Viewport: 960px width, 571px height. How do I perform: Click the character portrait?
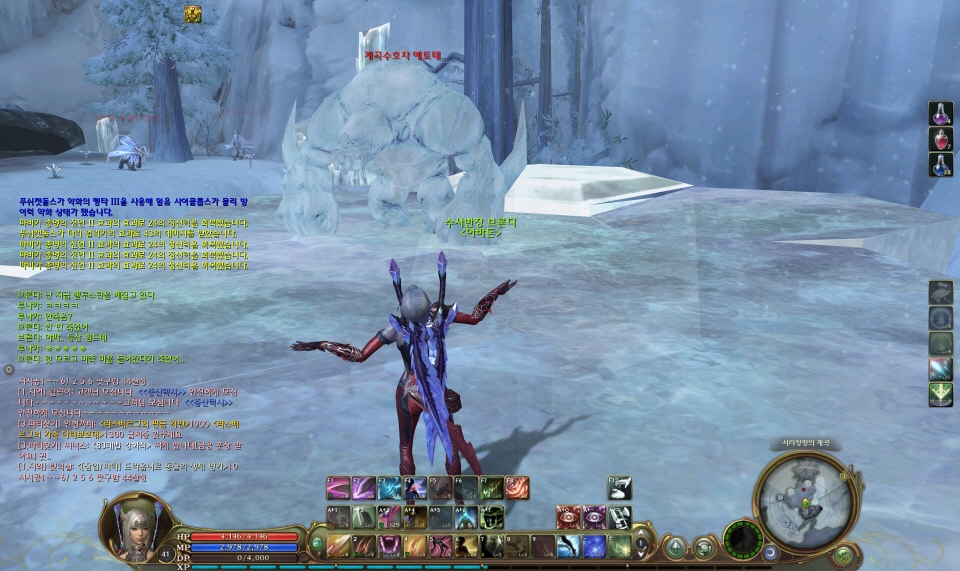click(x=134, y=524)
